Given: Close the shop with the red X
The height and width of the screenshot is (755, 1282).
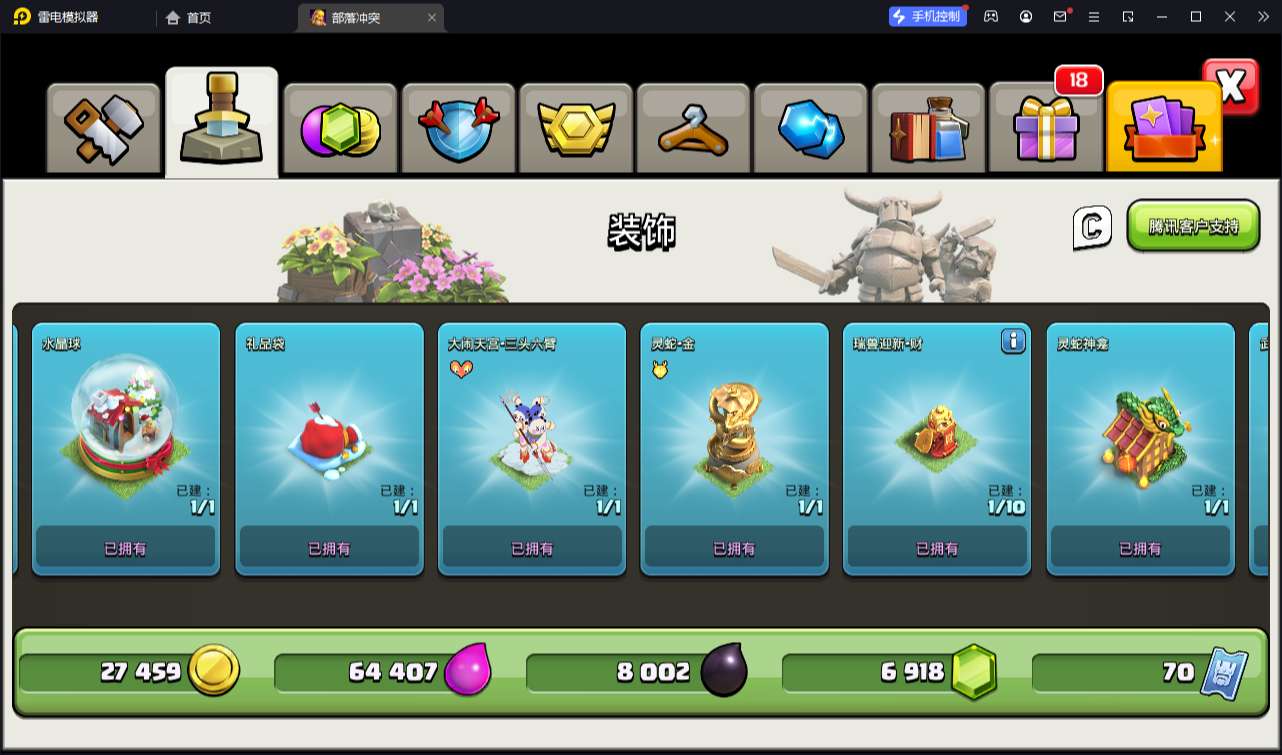Looking at the screenshot, I should [1231, 87].
